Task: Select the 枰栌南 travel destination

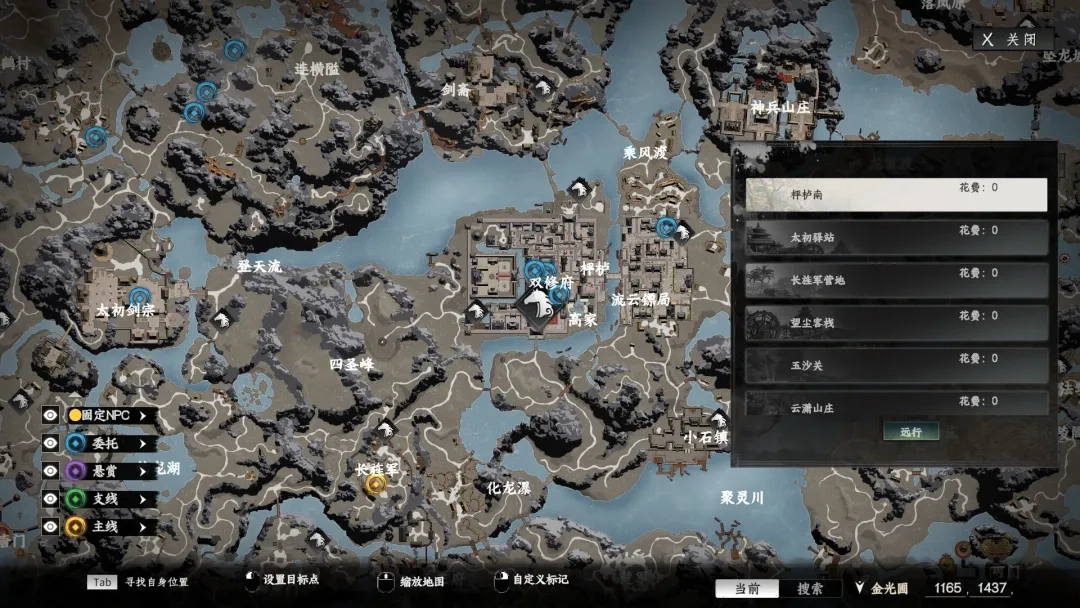Action: pyautogui.click(x=896, y=195)
